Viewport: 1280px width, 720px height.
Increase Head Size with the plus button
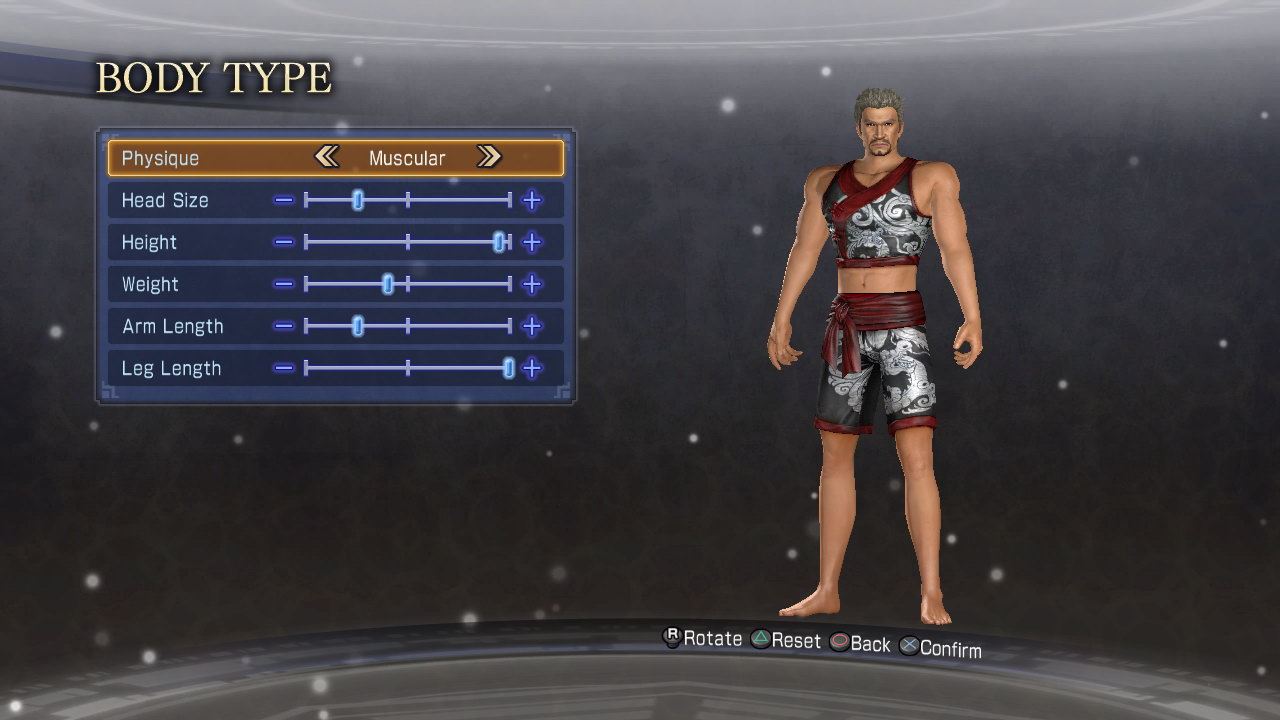[x=532, y=200]
